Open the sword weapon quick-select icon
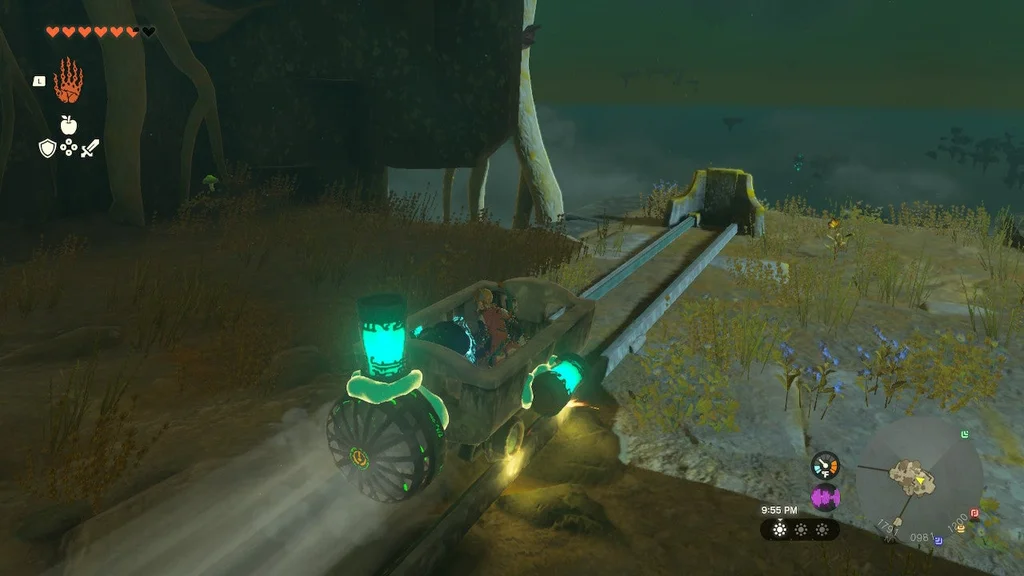The image size is (1024, 576). [91, 148]
